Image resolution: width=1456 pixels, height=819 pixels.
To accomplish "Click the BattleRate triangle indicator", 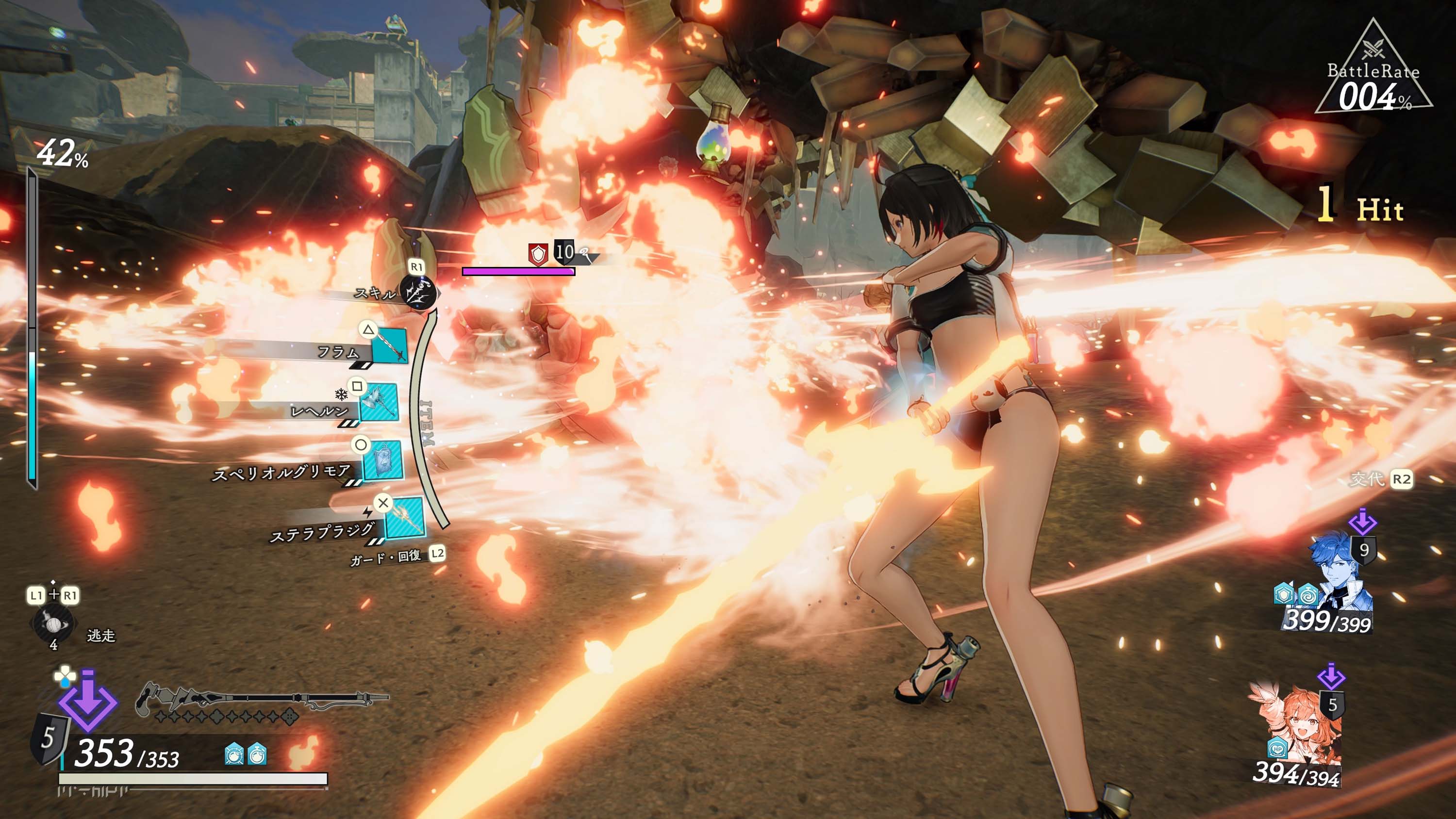I will 1373,73.
